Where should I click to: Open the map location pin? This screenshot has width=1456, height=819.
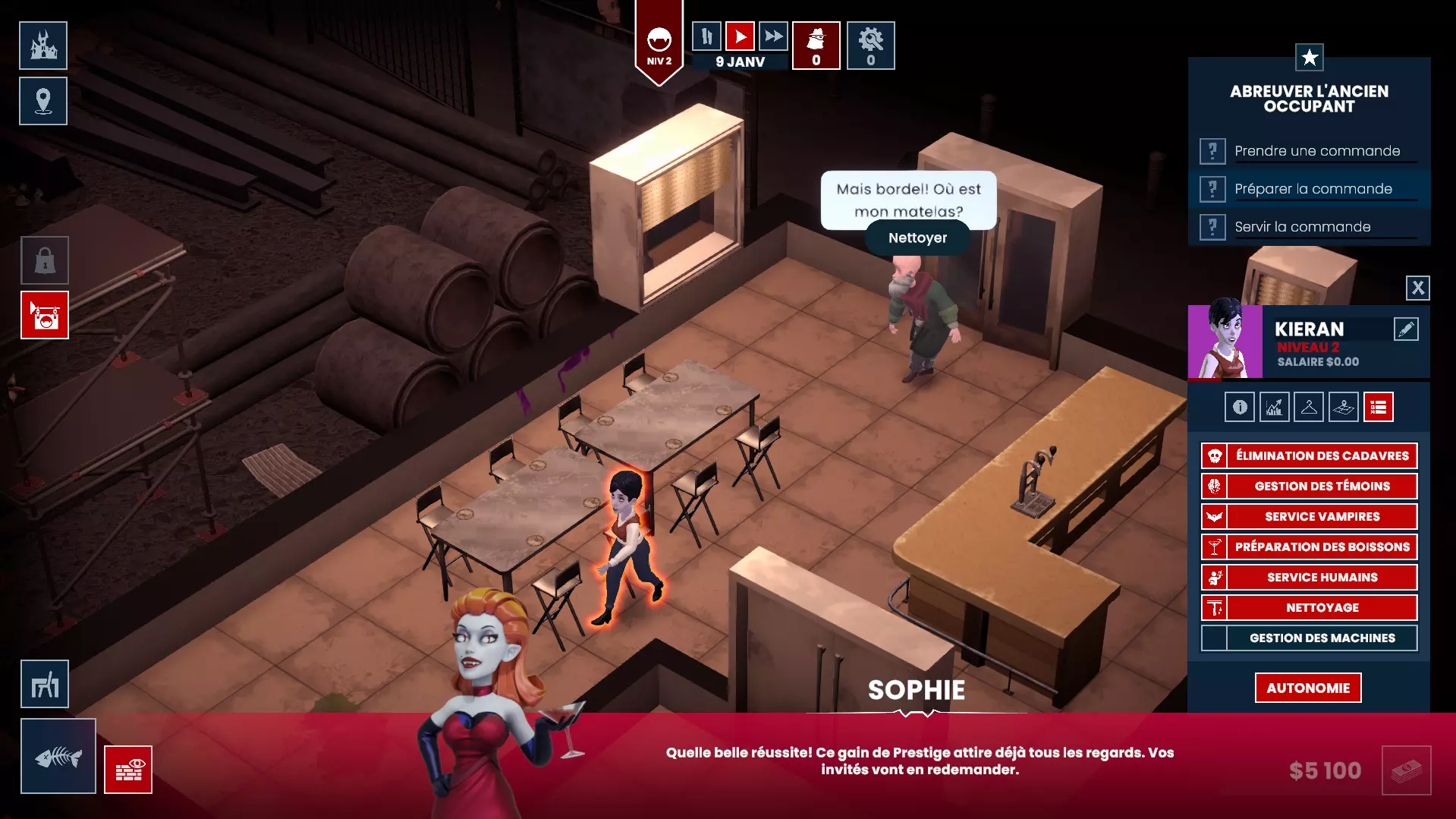pyautogui.click(x=43, y=101)
